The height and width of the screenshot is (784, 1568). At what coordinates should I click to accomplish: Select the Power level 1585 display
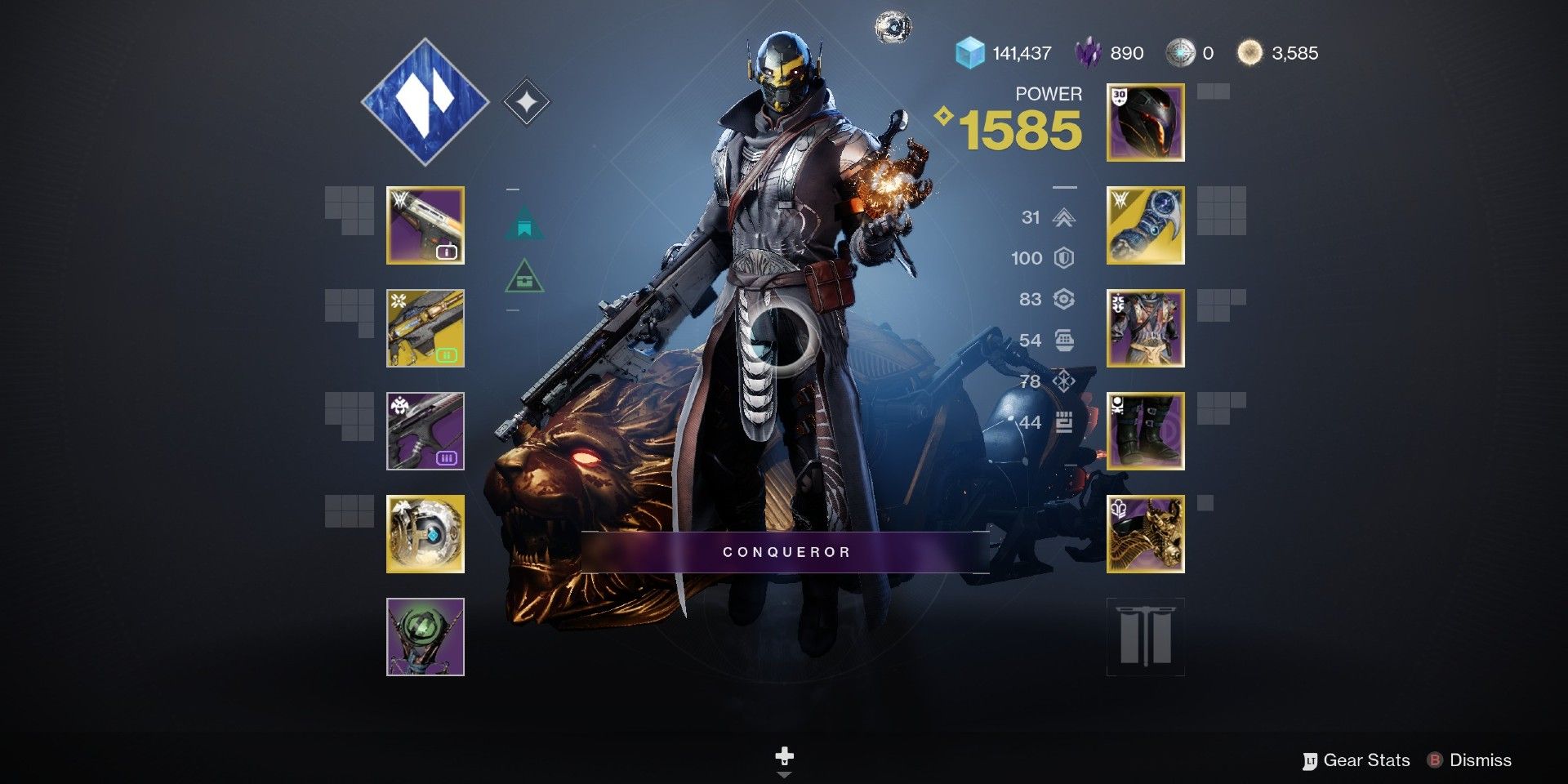click(x=1020, y=129)
